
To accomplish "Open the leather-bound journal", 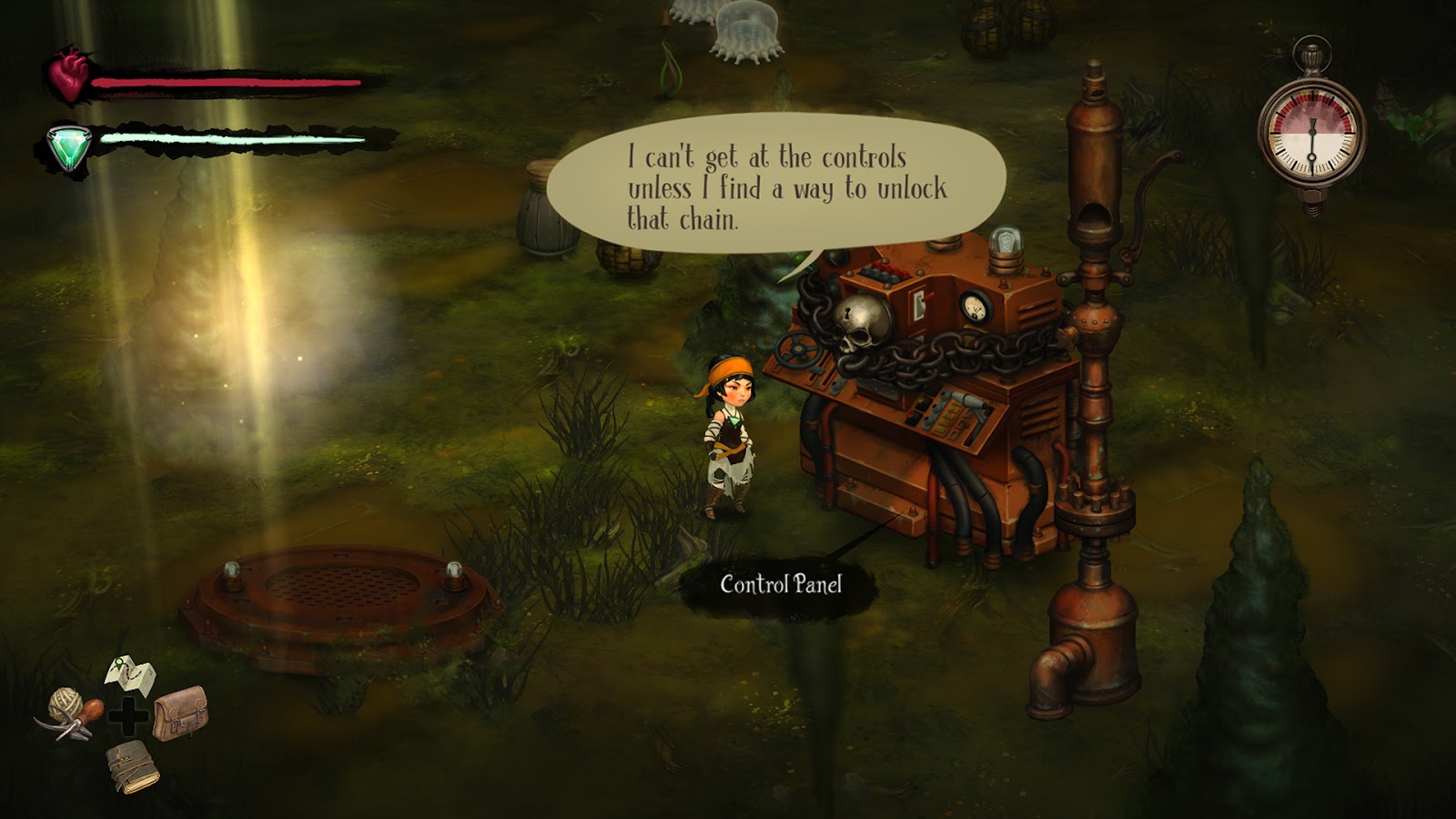I will 132,765.
